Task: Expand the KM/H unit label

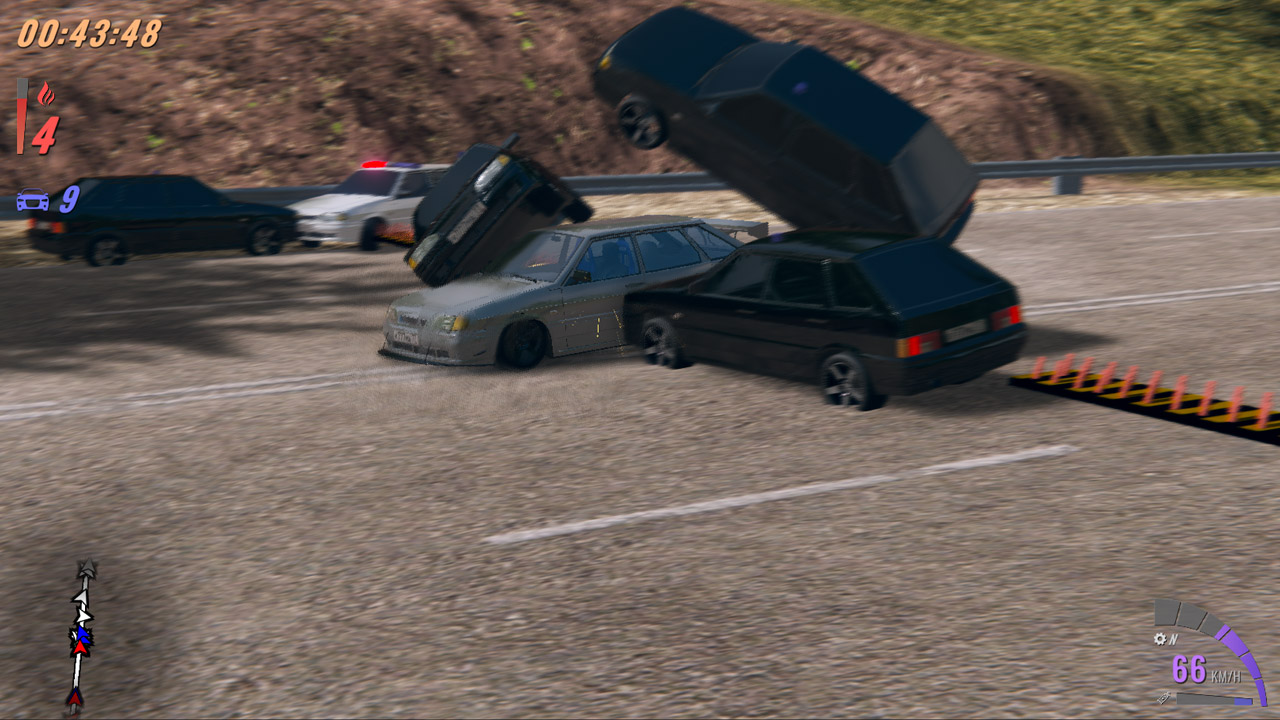Action: (1226, 675)
